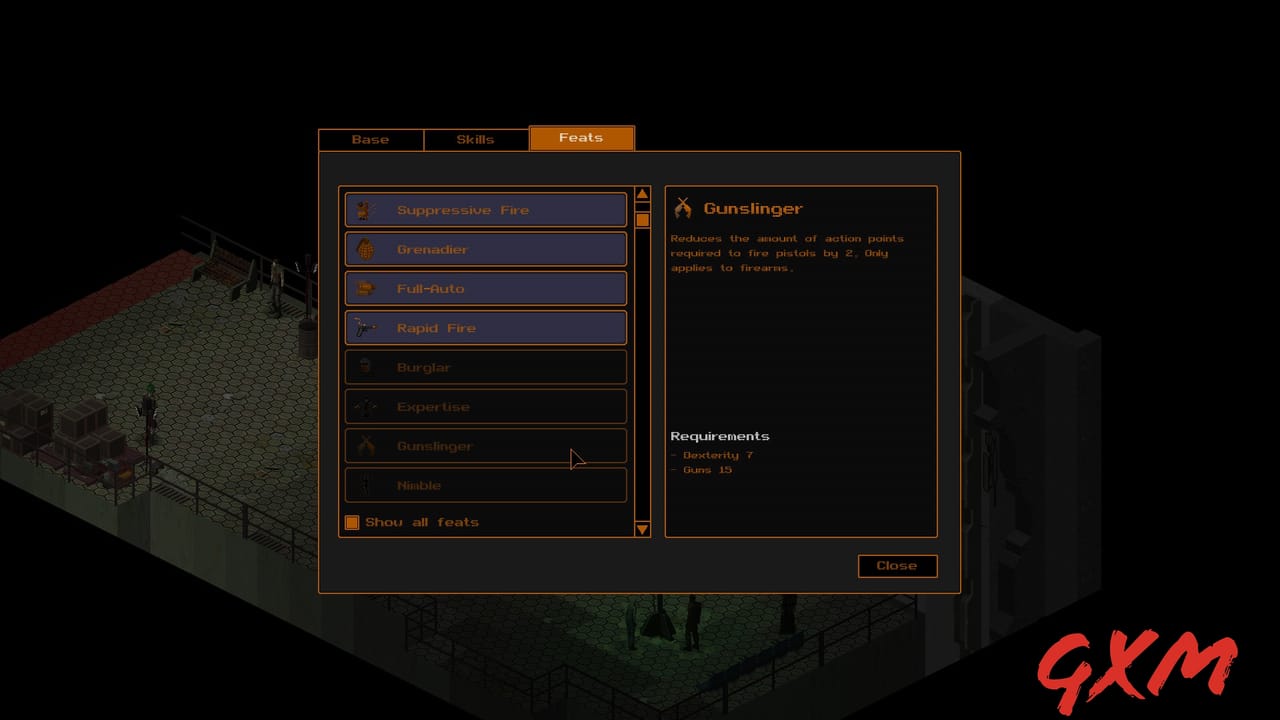Screen dimensions: 1280x720
Task: Select the Feats tab
Action: click(x=581, y=137)
